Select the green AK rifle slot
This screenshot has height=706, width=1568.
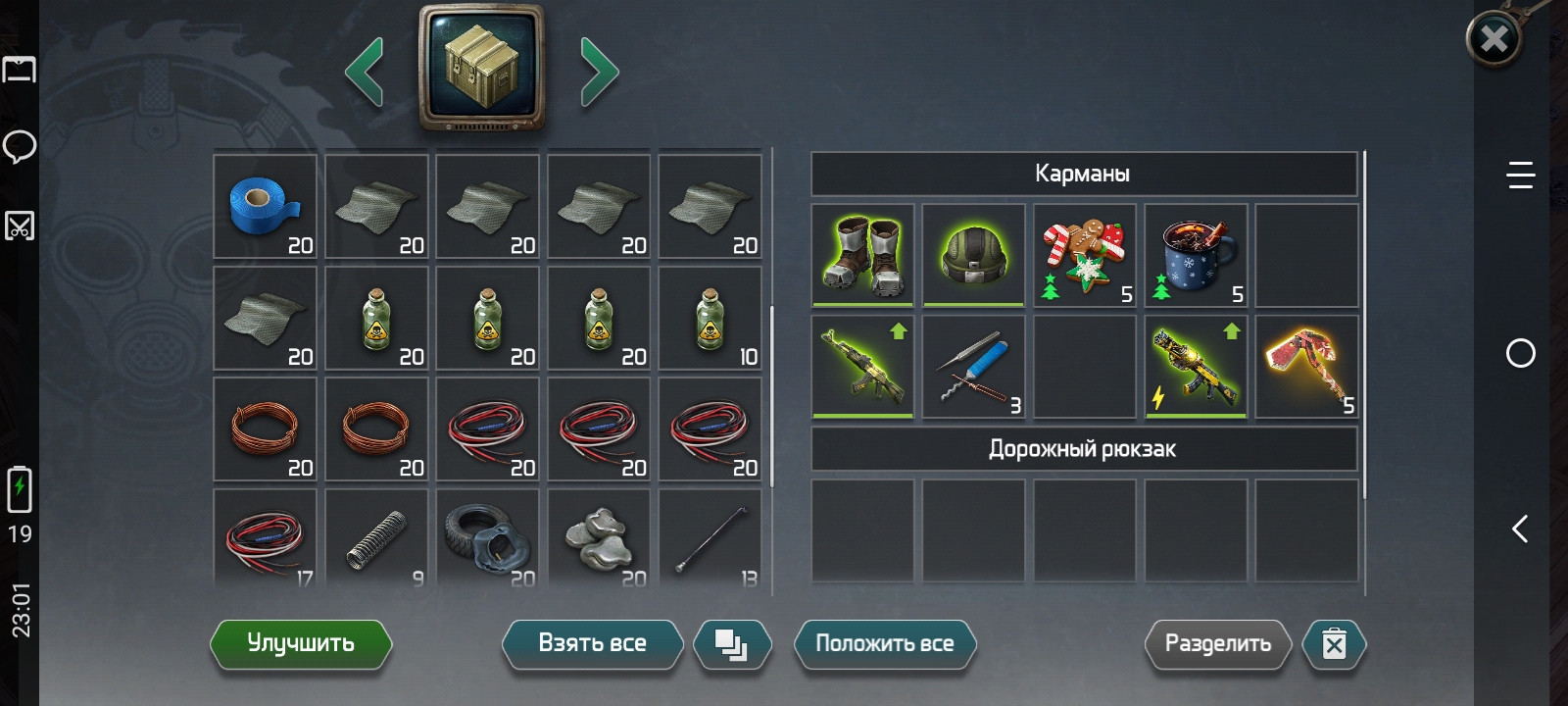click(x=863, y=366)
